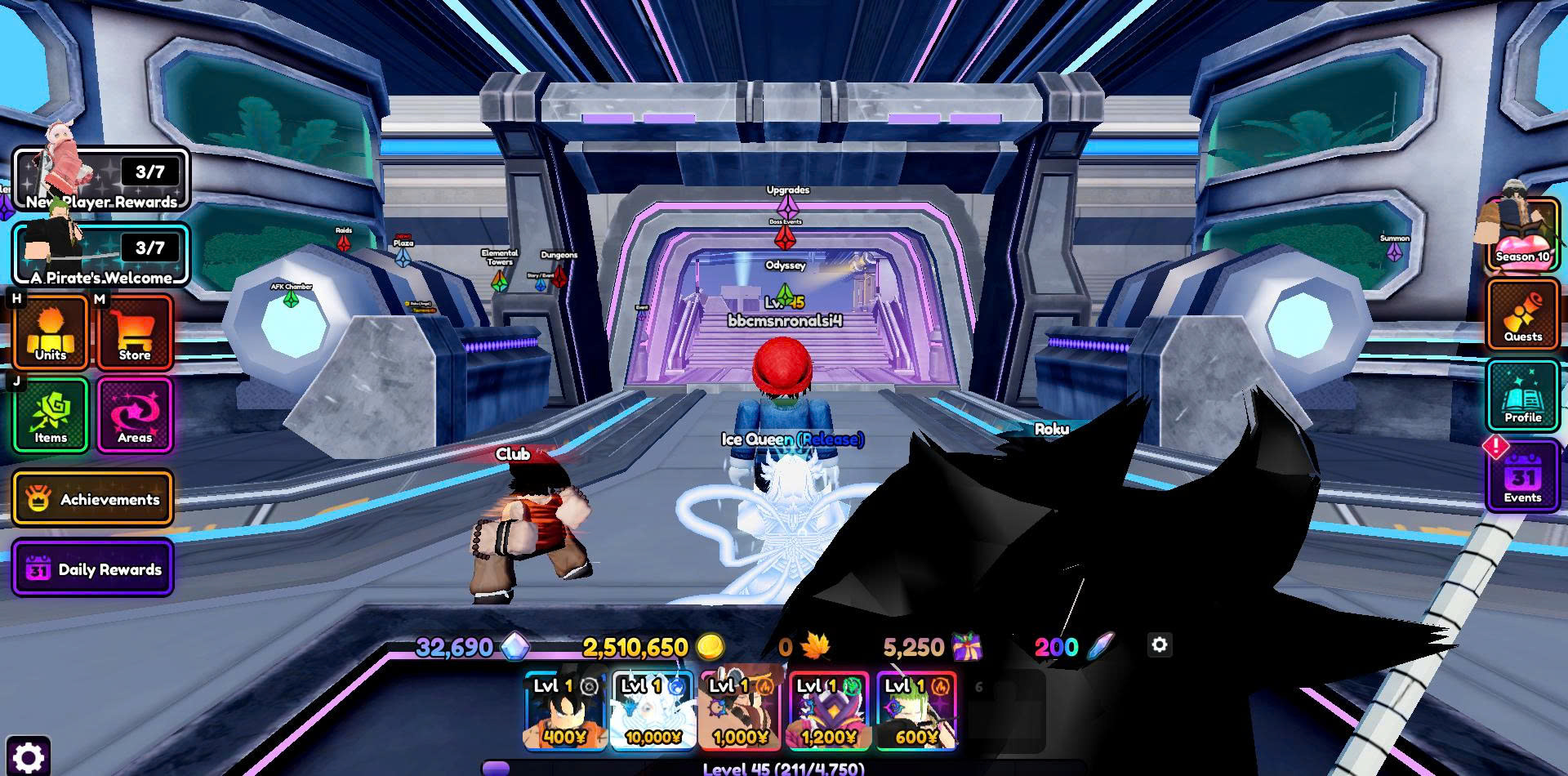The width and height of the screenshot is (1568, 776).
Task: Open the Season 10 pass
Action: tap(1522, 236)
